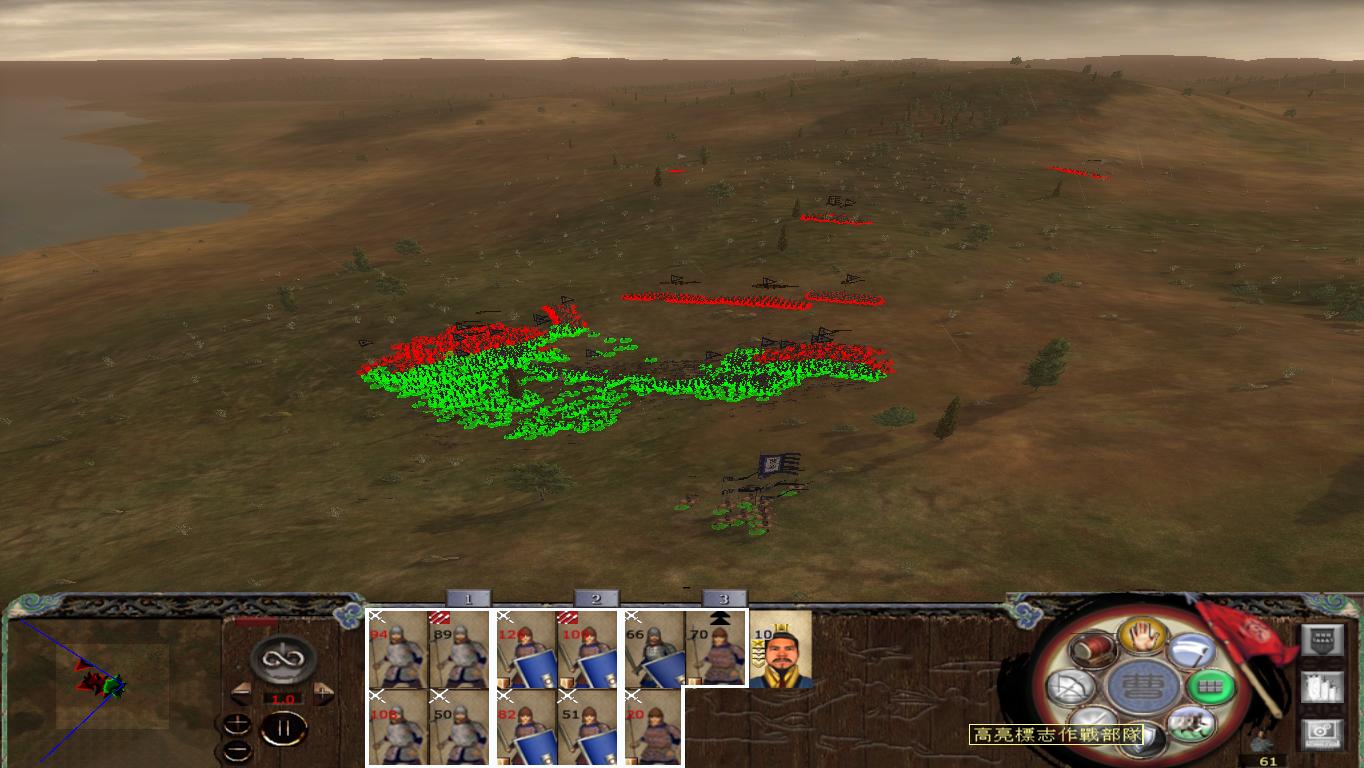Click the shield guard-mode icon

coord(1145,737)
